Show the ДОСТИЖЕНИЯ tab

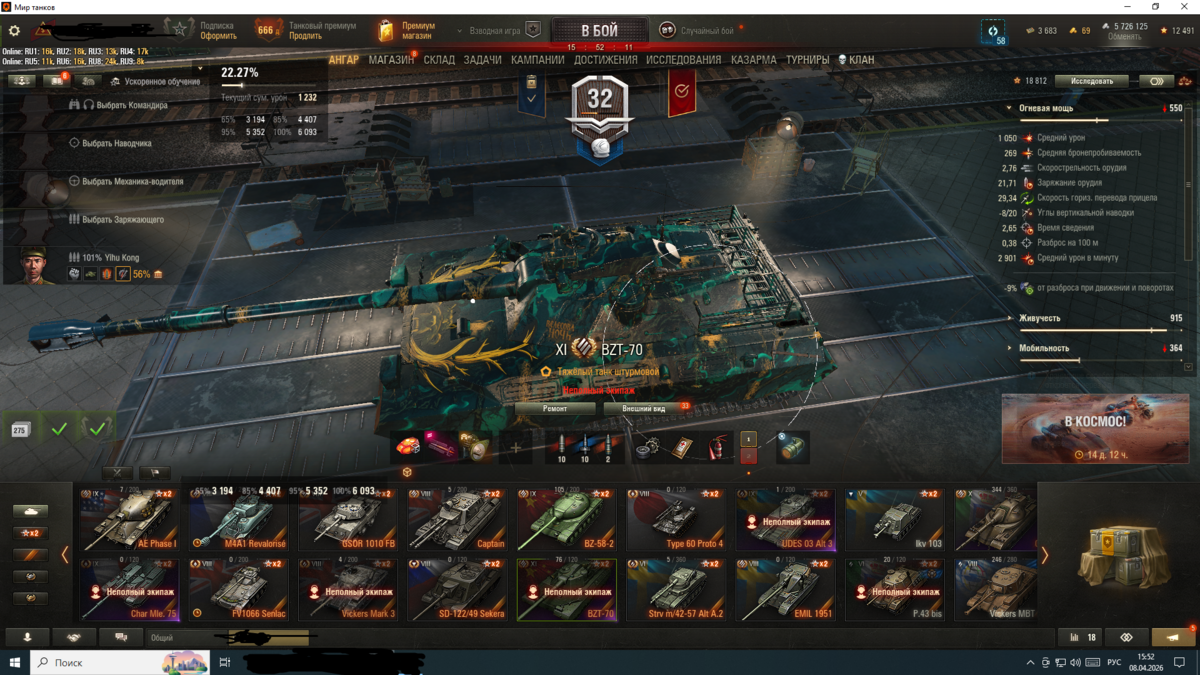tap(606, 60)
